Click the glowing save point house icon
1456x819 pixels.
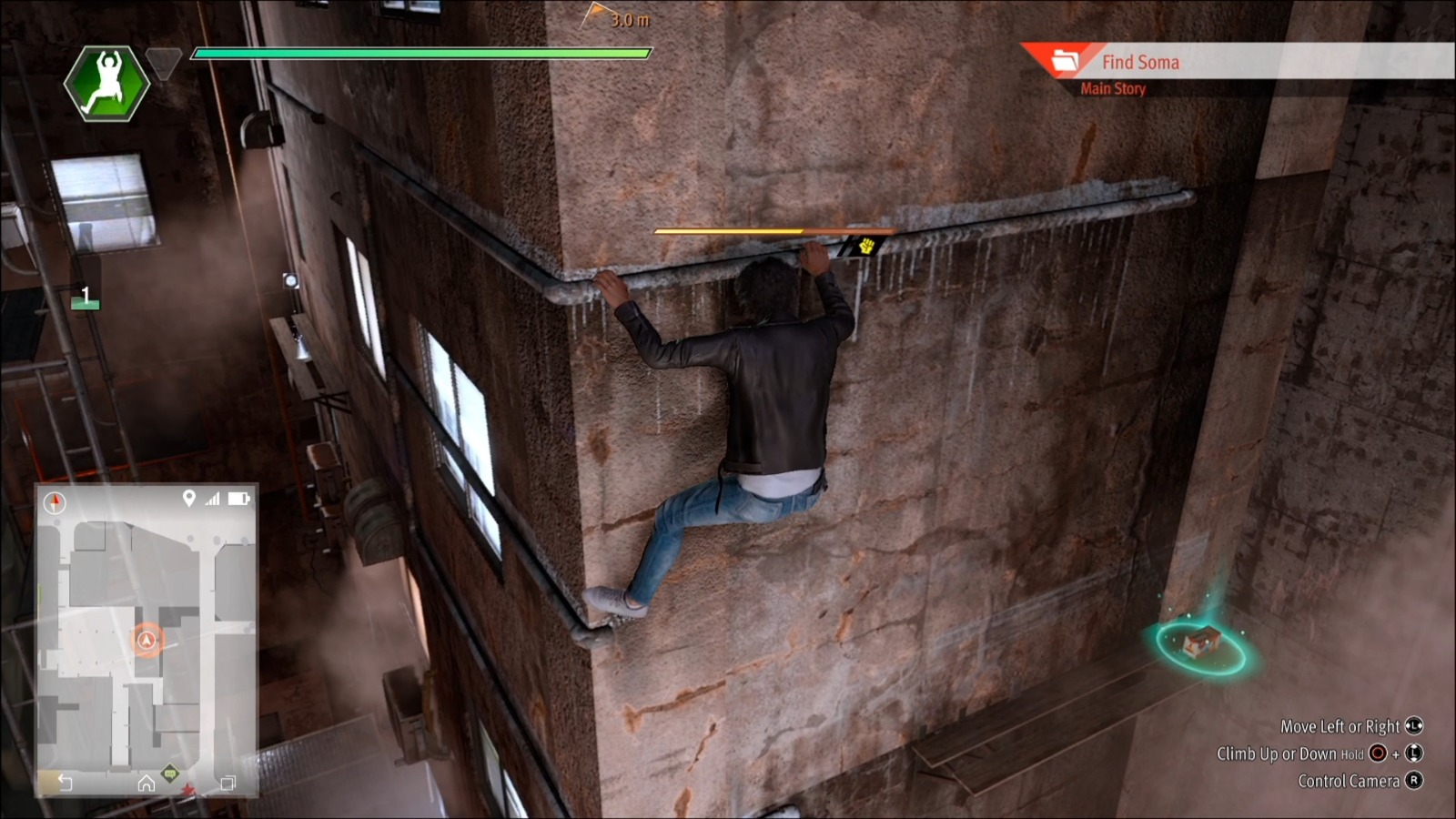1202,642
